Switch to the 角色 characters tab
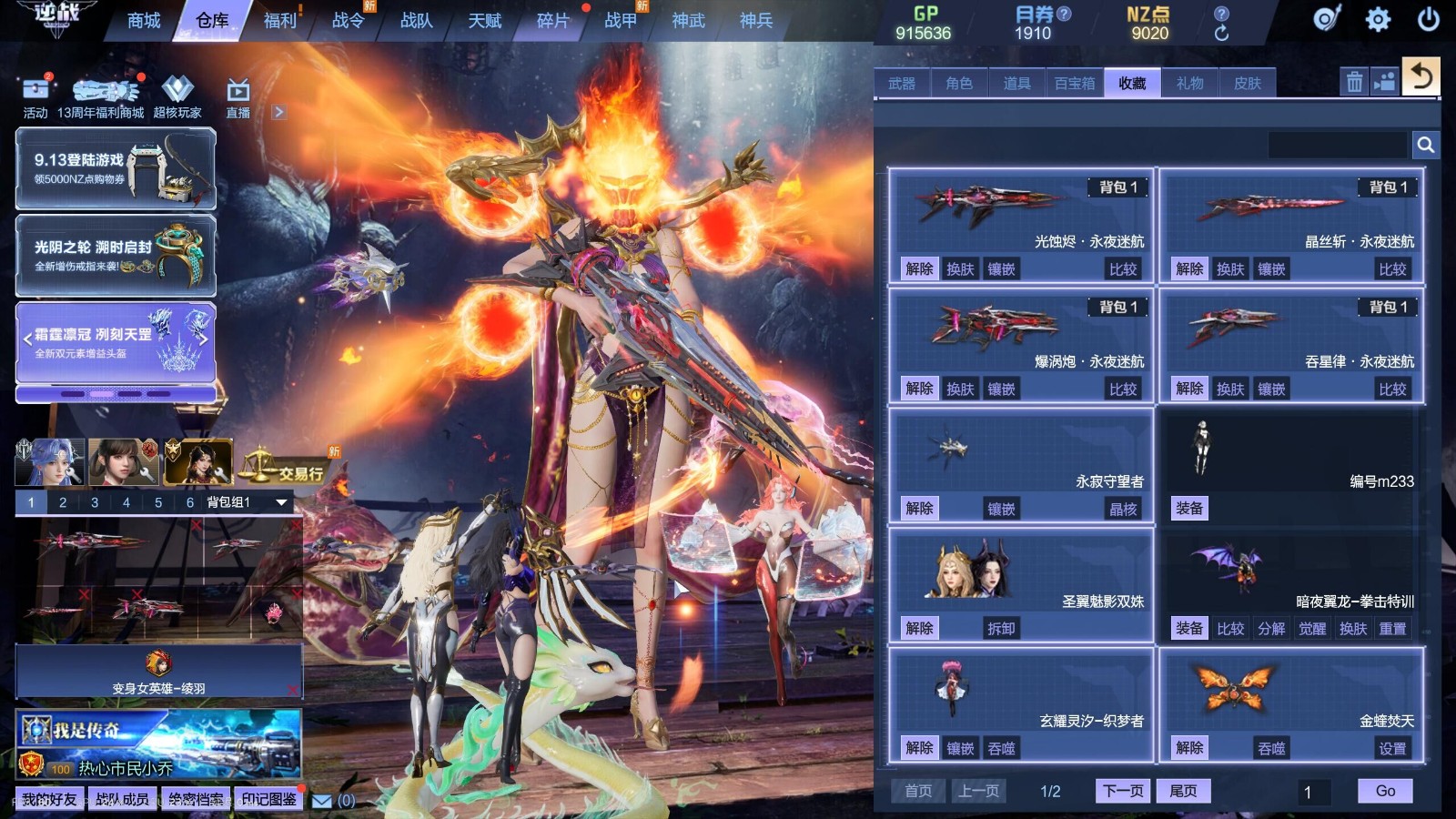 pyautogui.click(x=959, y=84)
